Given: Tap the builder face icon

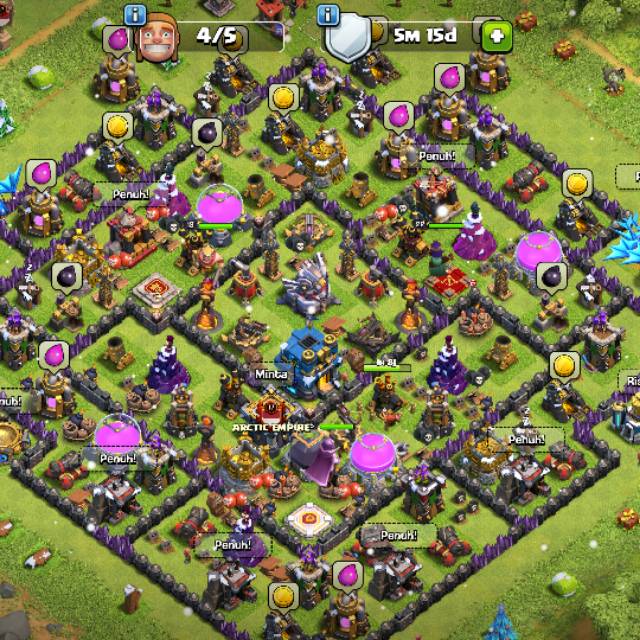Looking at the screenshot, I should 155,40.
